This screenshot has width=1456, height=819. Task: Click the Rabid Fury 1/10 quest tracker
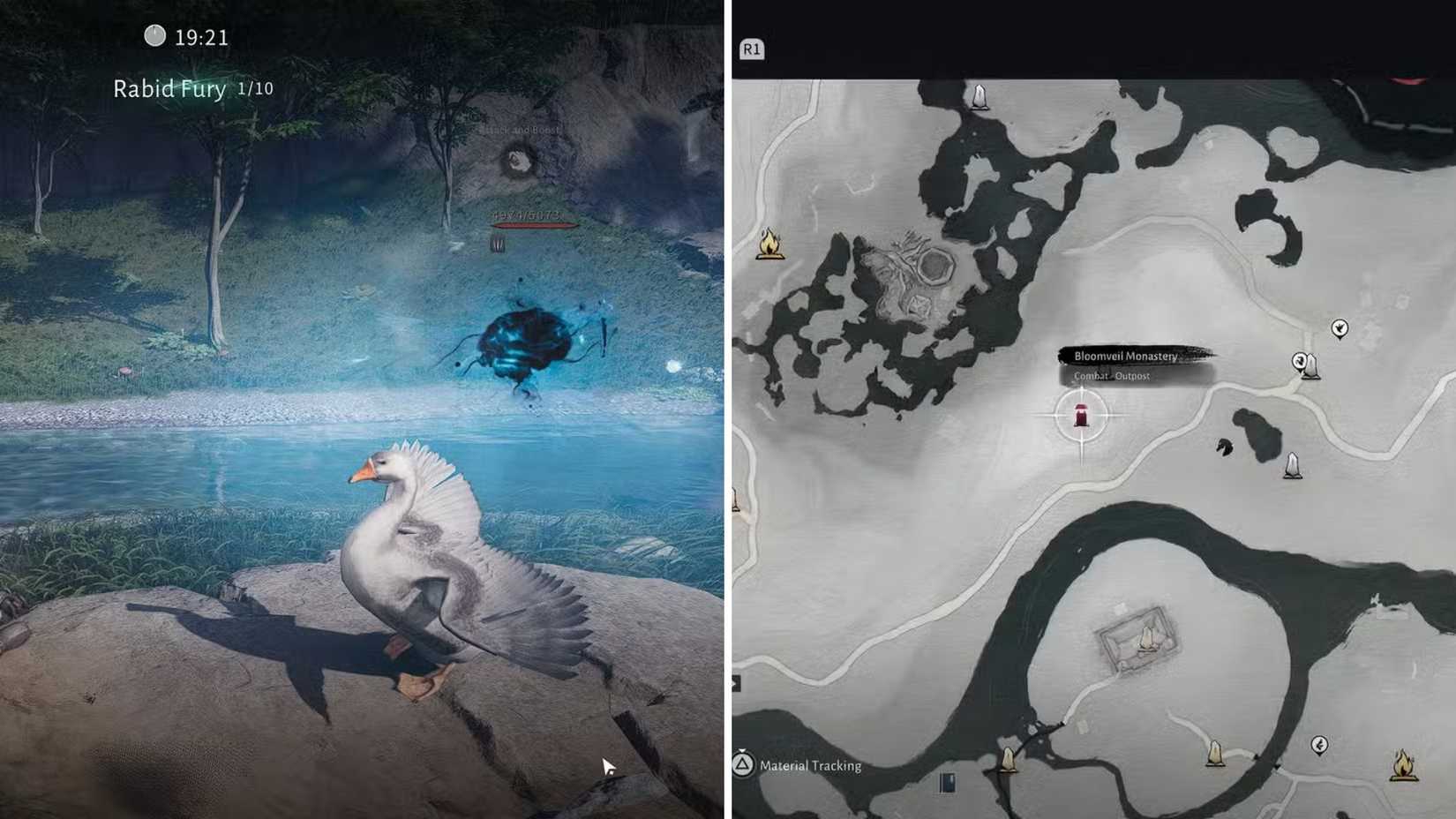point(191,88)
